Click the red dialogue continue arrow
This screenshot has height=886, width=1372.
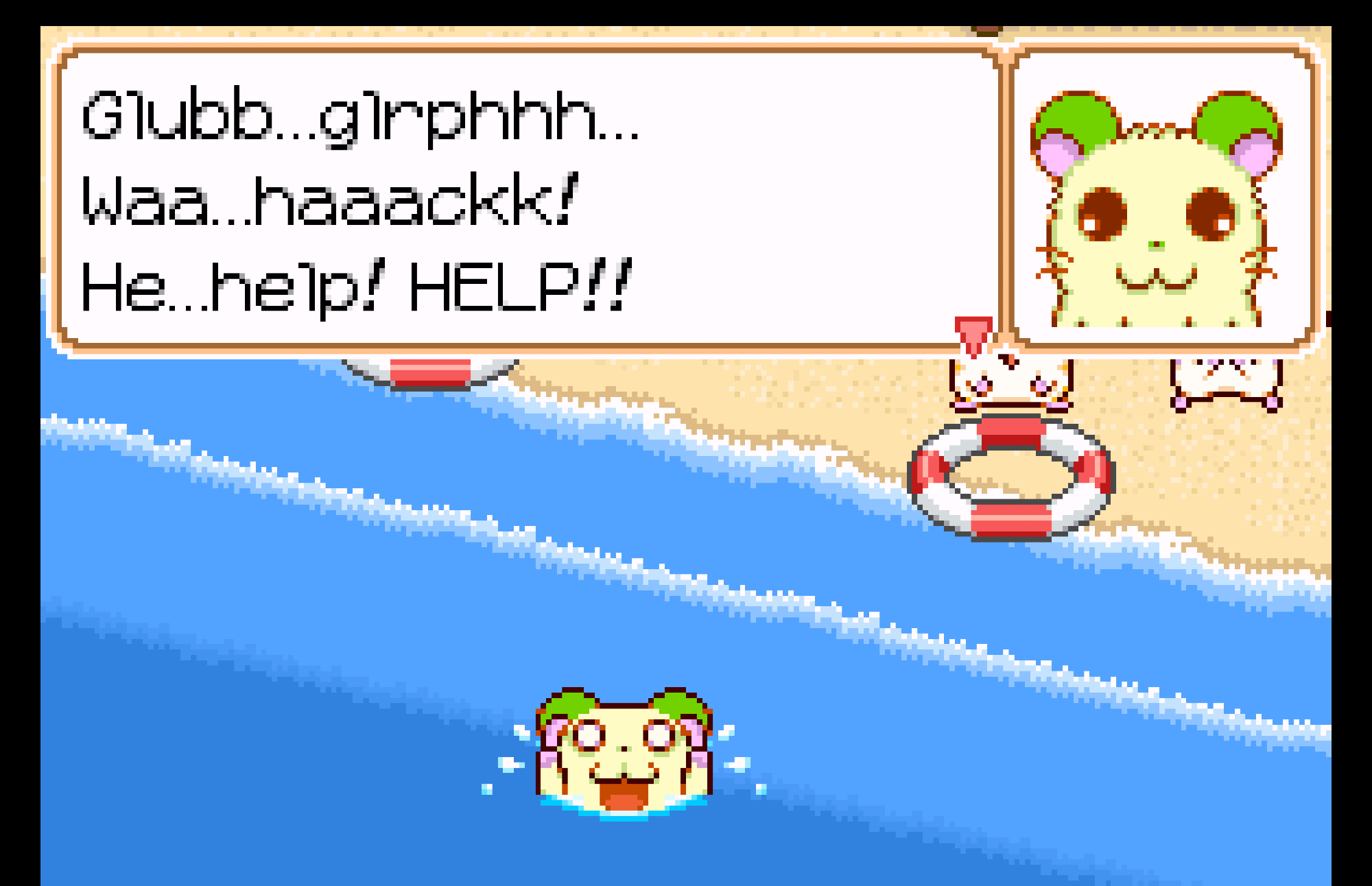pos(973,334)
